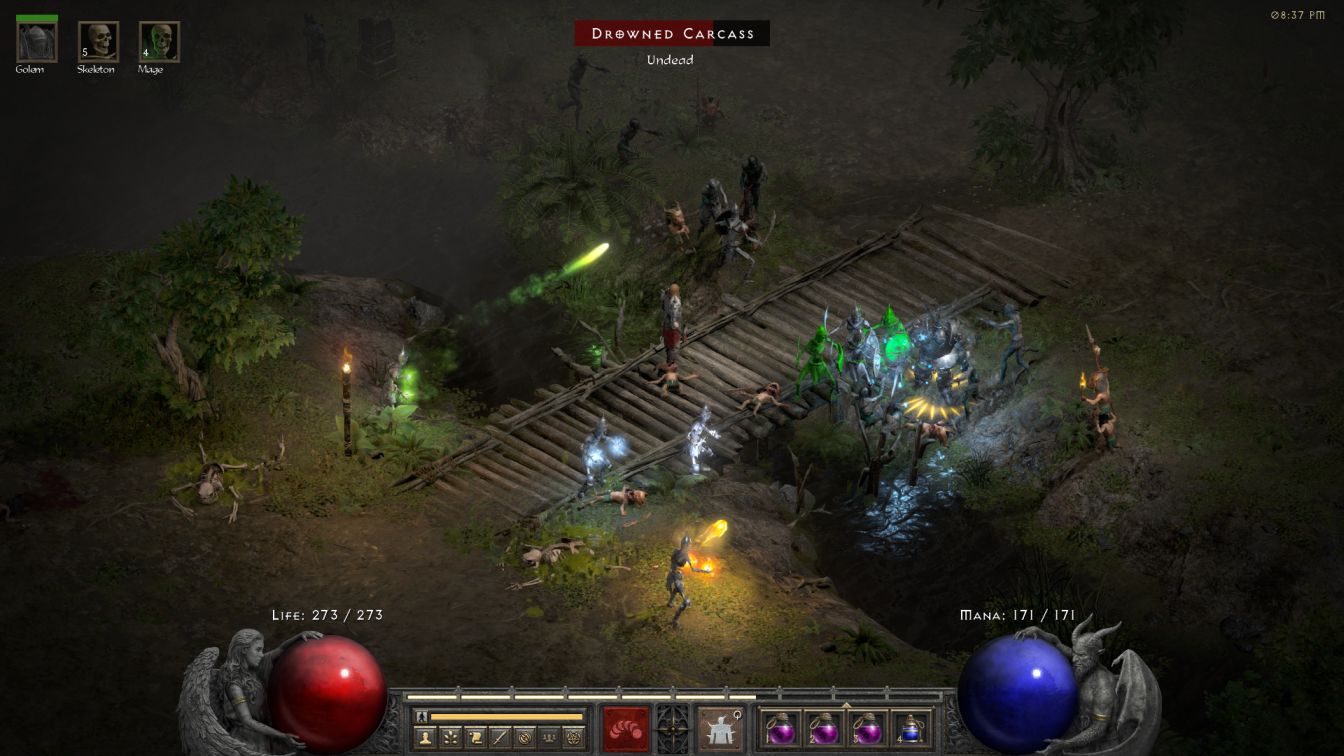Click the diagonal sword mini-panel button
Image resolution: width=1344 pixels, height=756 pixels.
point(500,737)
